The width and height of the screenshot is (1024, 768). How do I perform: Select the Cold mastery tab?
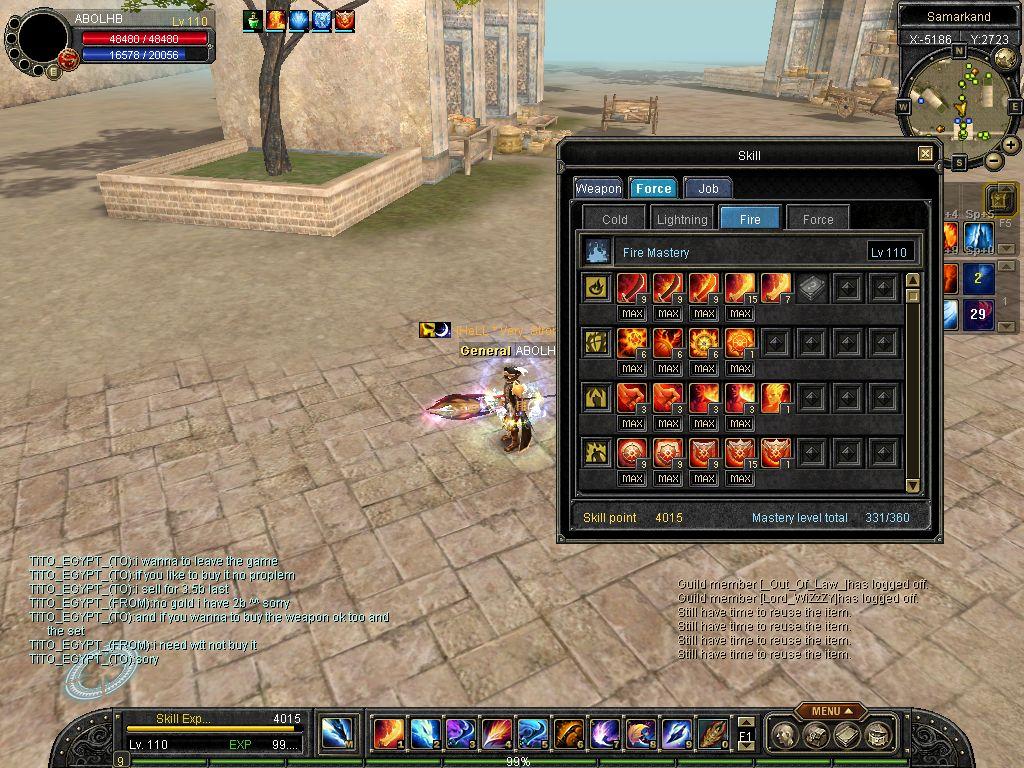point(615,219)
